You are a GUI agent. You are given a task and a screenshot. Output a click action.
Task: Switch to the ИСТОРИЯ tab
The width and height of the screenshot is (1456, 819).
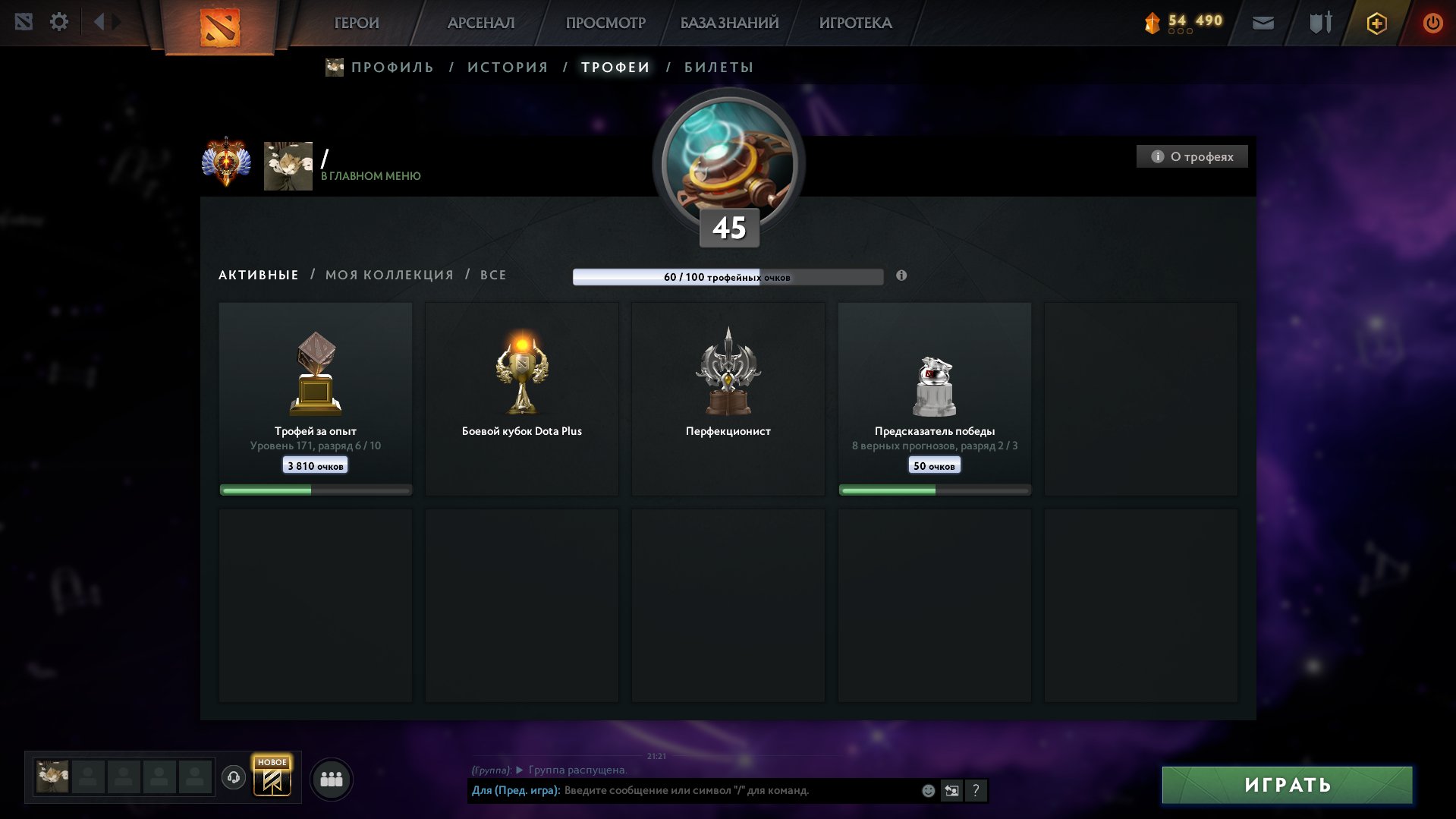508,68
